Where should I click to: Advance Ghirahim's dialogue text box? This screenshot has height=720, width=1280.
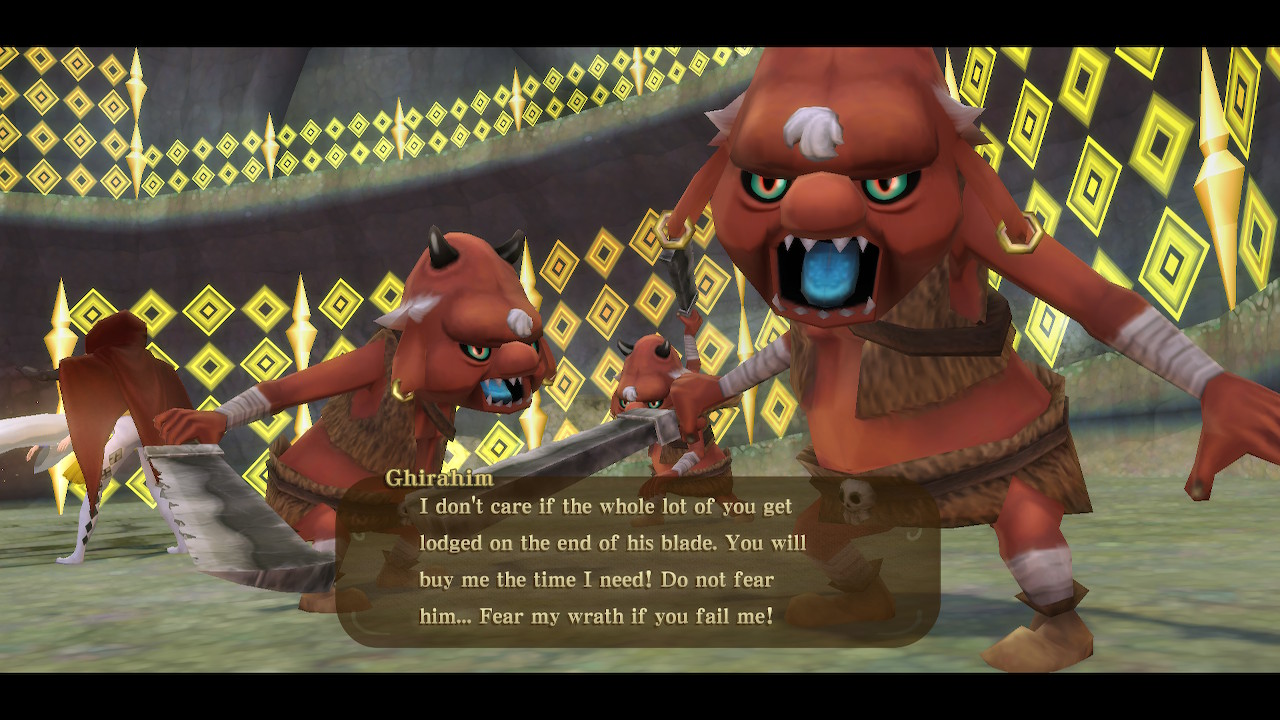coord(637,561)
